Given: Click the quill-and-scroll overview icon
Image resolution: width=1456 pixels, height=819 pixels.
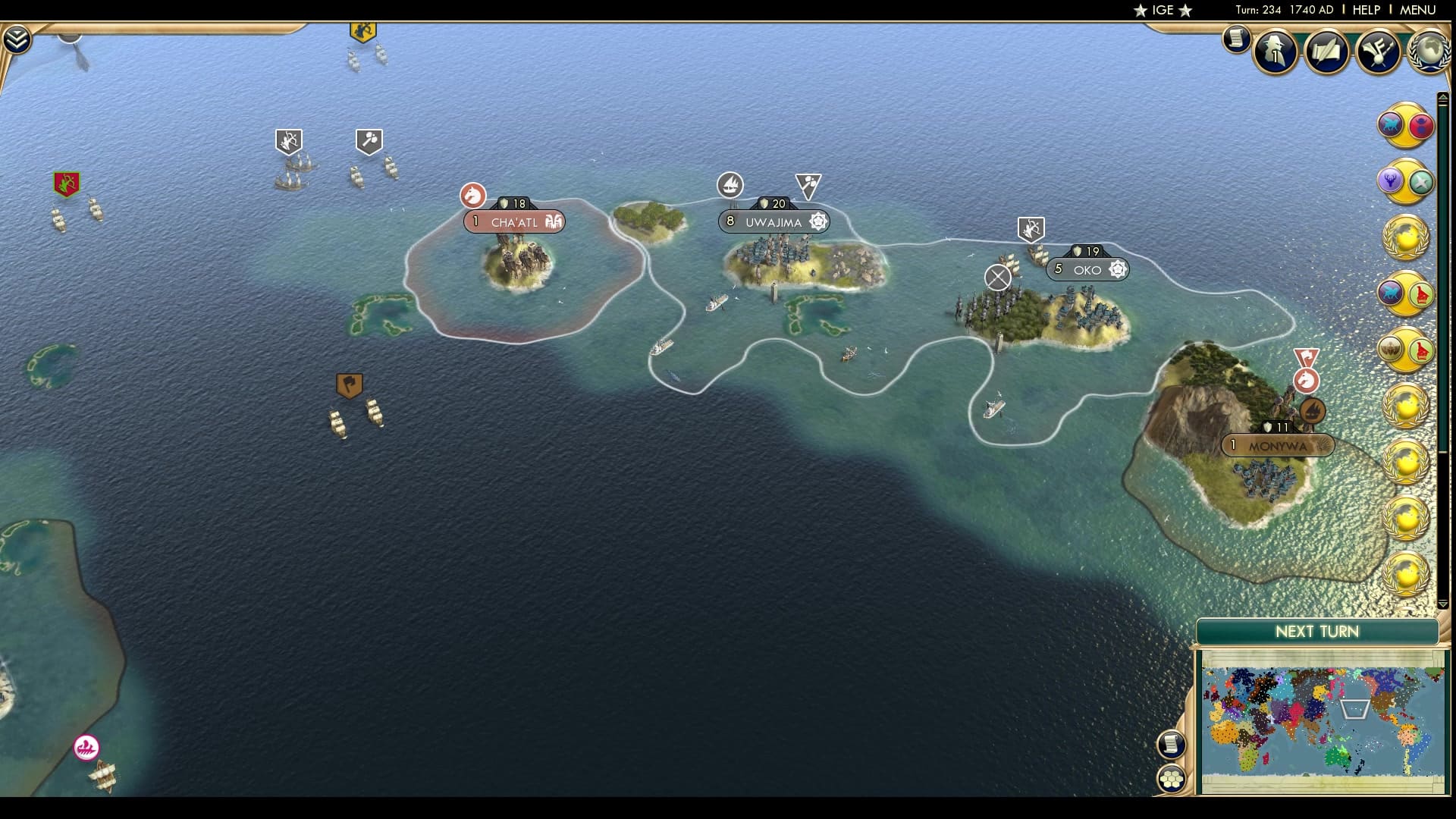Looking at the screenshot, I should point(1327,53).
